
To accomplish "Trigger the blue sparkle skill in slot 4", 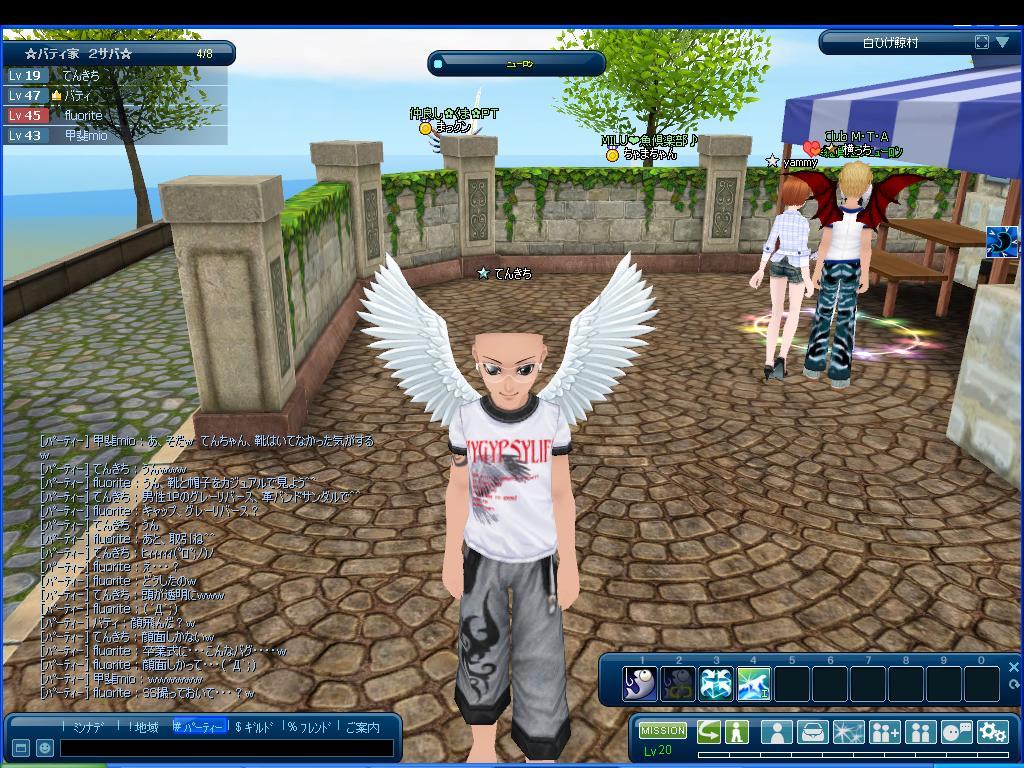I will pos(753,684).
